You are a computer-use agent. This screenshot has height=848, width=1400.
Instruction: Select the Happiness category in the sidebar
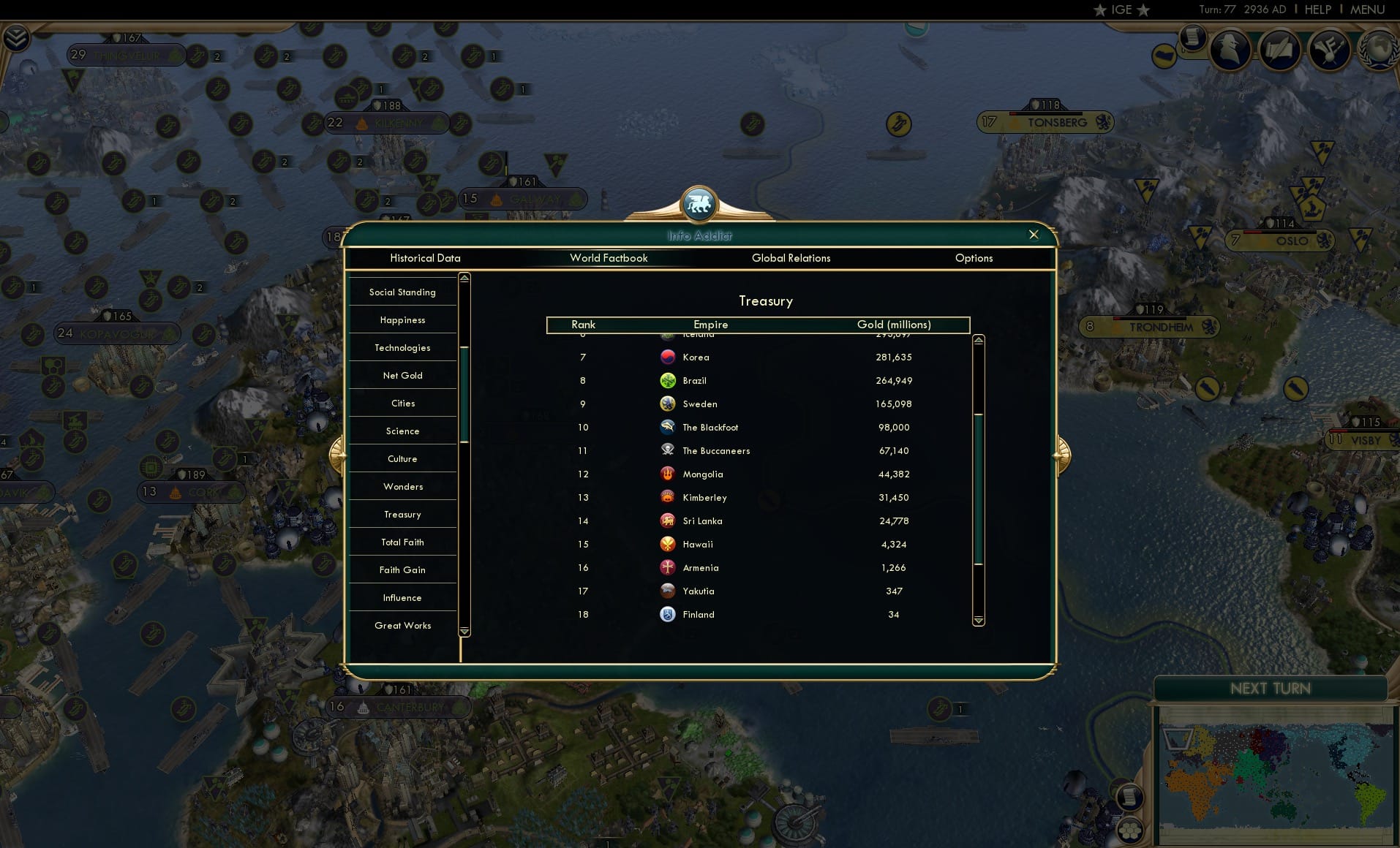point(402,319)
